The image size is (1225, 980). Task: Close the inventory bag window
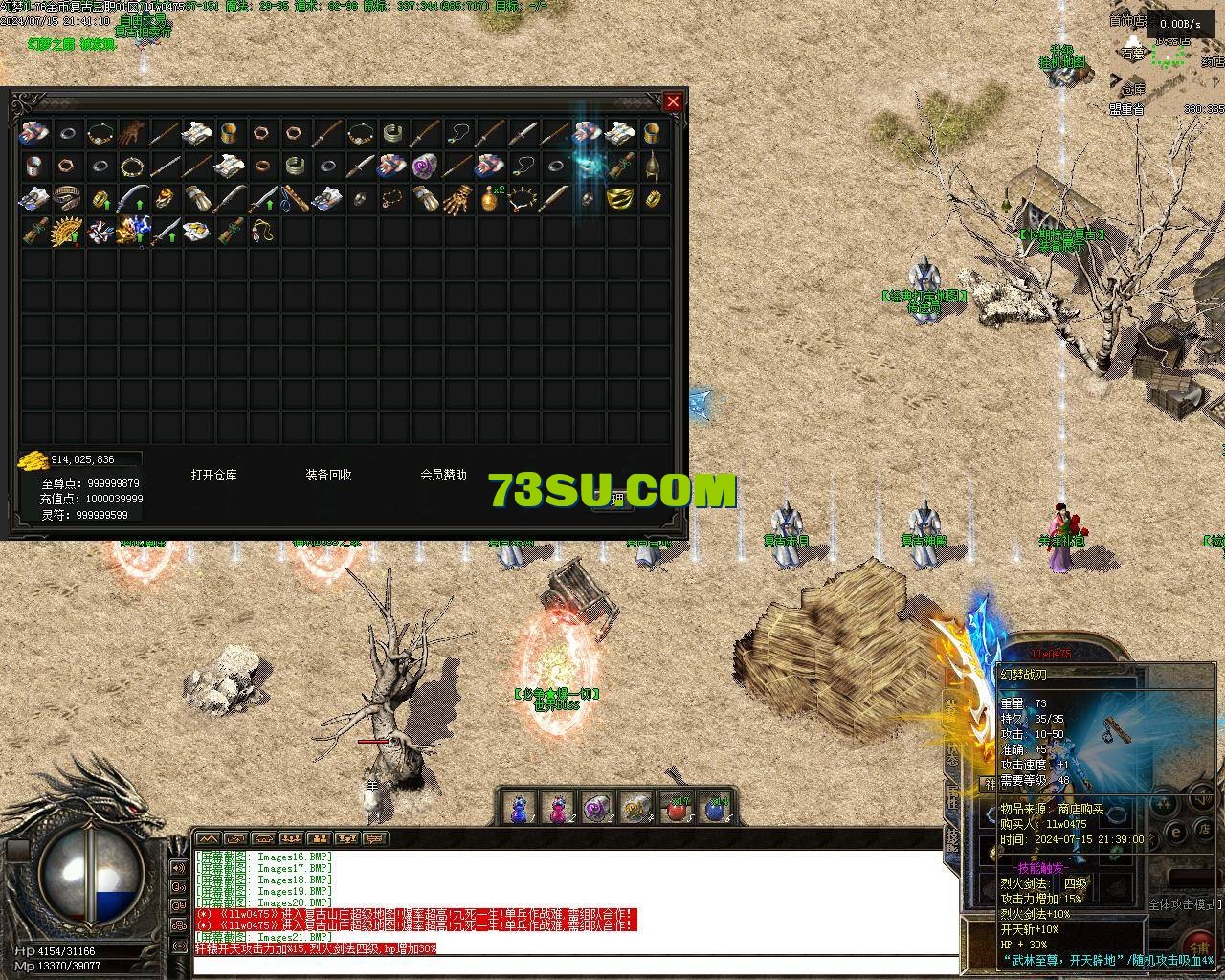point(674,101)
